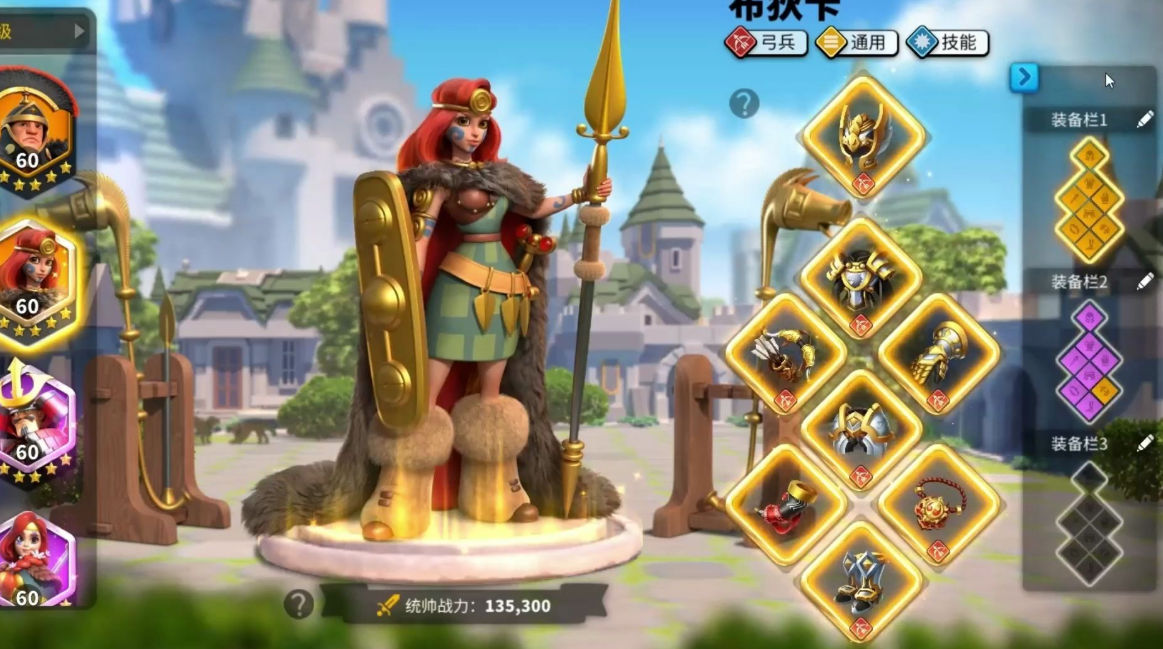Choose the blue armored boots slot
Screen dimensions: 1163x649
click(x=860, y=581)
